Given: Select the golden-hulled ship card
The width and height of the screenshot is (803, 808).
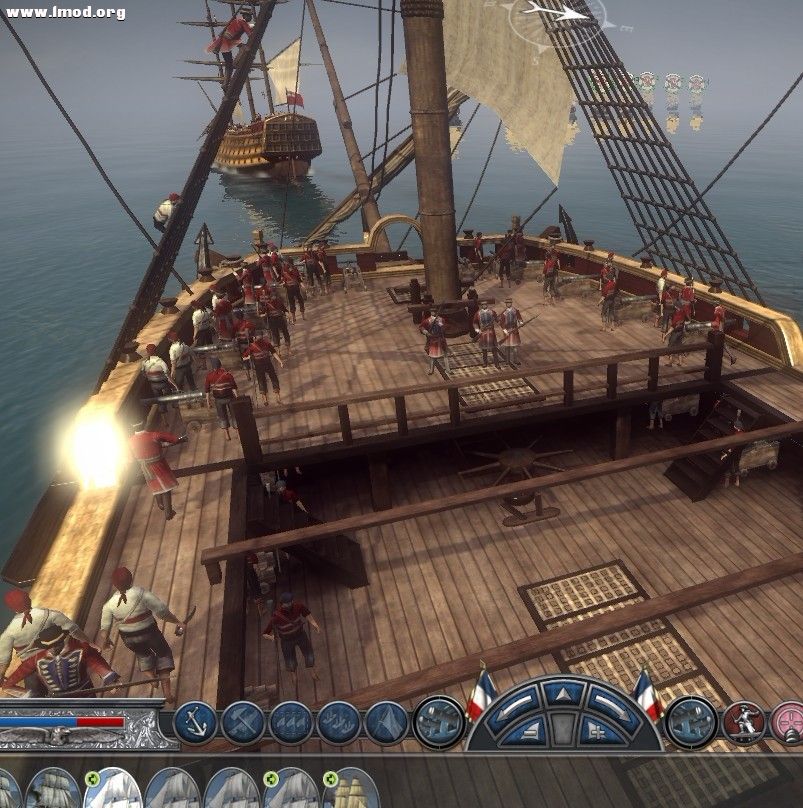Looking at the screenshot, I should tap(350, 790).
